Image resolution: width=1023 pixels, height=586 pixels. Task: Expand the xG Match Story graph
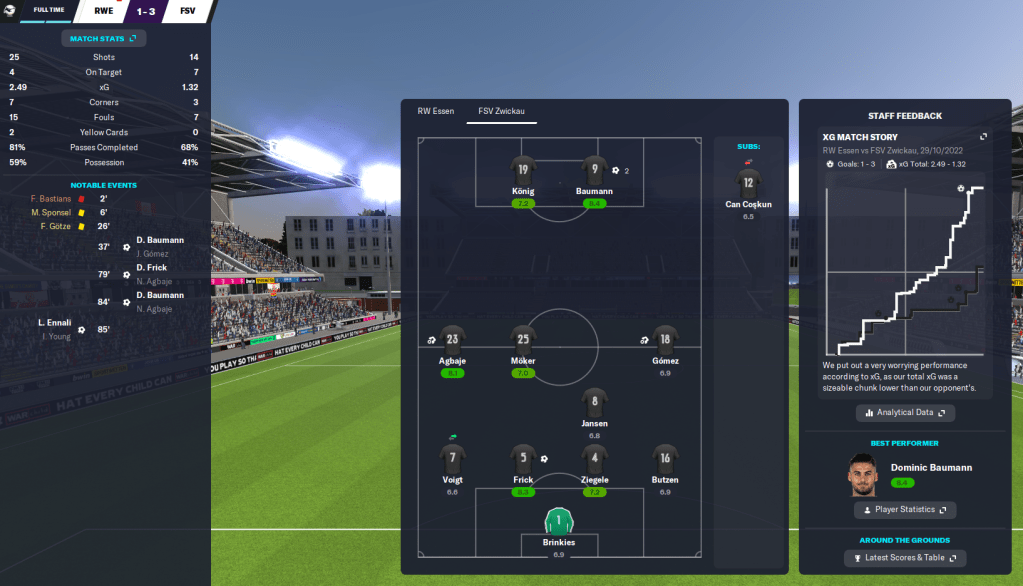(983, 137)
